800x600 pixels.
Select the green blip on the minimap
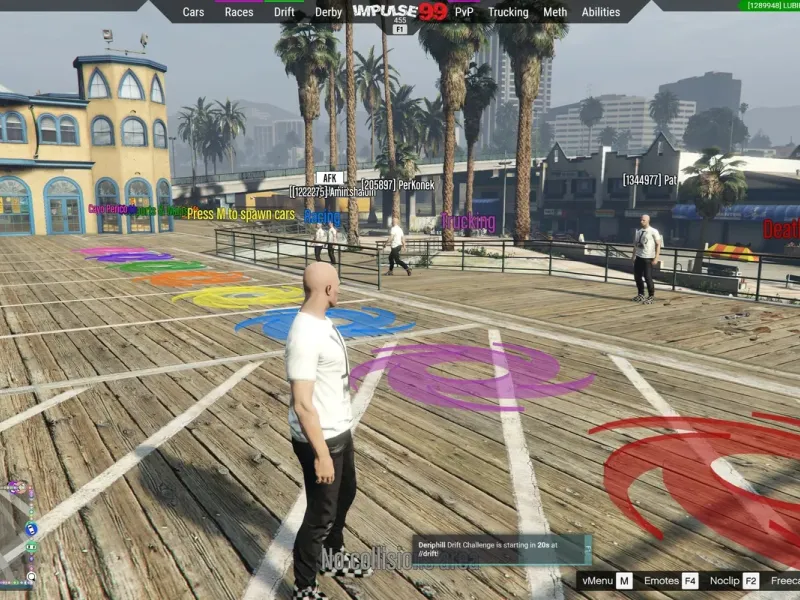(x=31, y=546)
